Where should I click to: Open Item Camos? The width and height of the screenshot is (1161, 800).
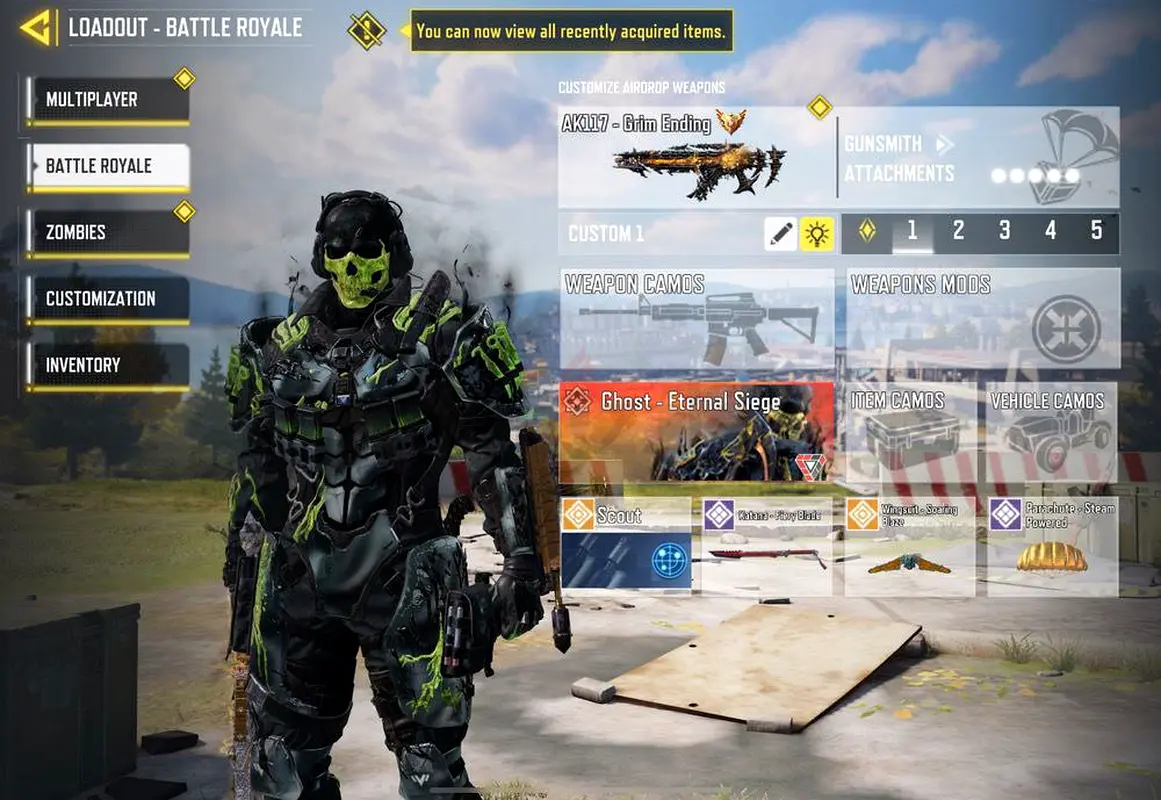coord(911,431)
